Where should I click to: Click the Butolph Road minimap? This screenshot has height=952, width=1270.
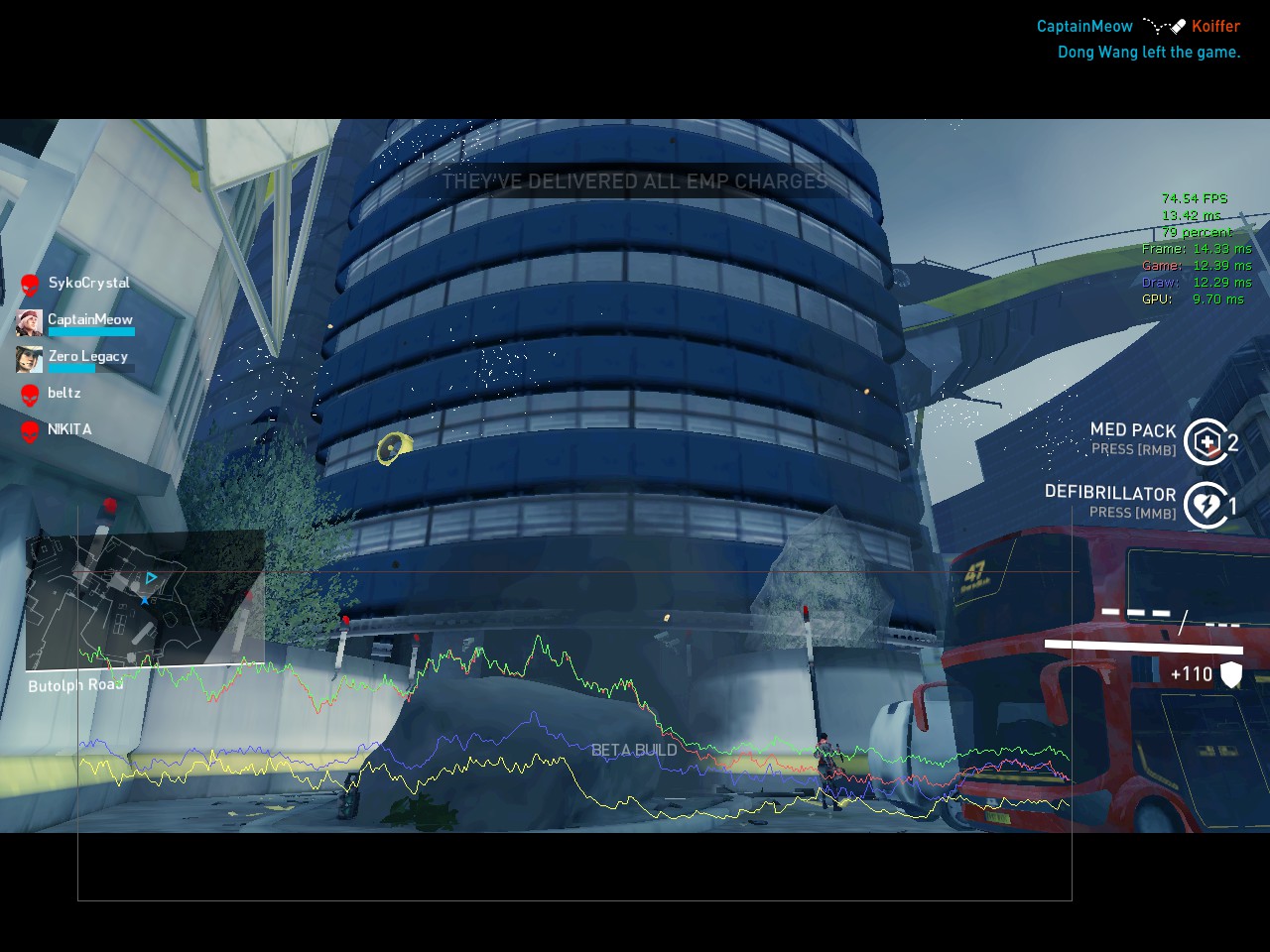[x=145, y=600]
